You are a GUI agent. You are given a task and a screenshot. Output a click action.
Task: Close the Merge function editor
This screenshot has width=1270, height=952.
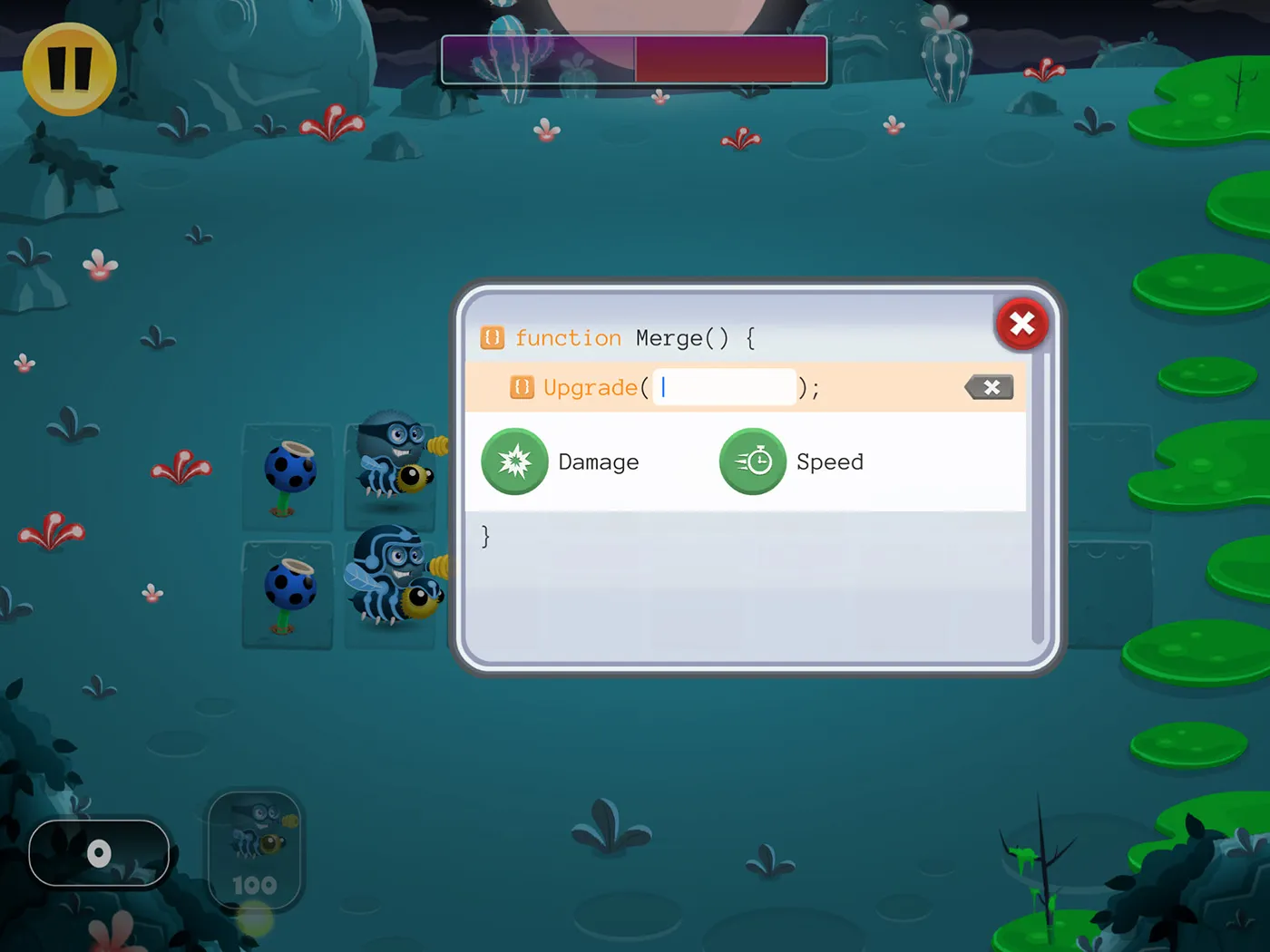point(1021,324)
